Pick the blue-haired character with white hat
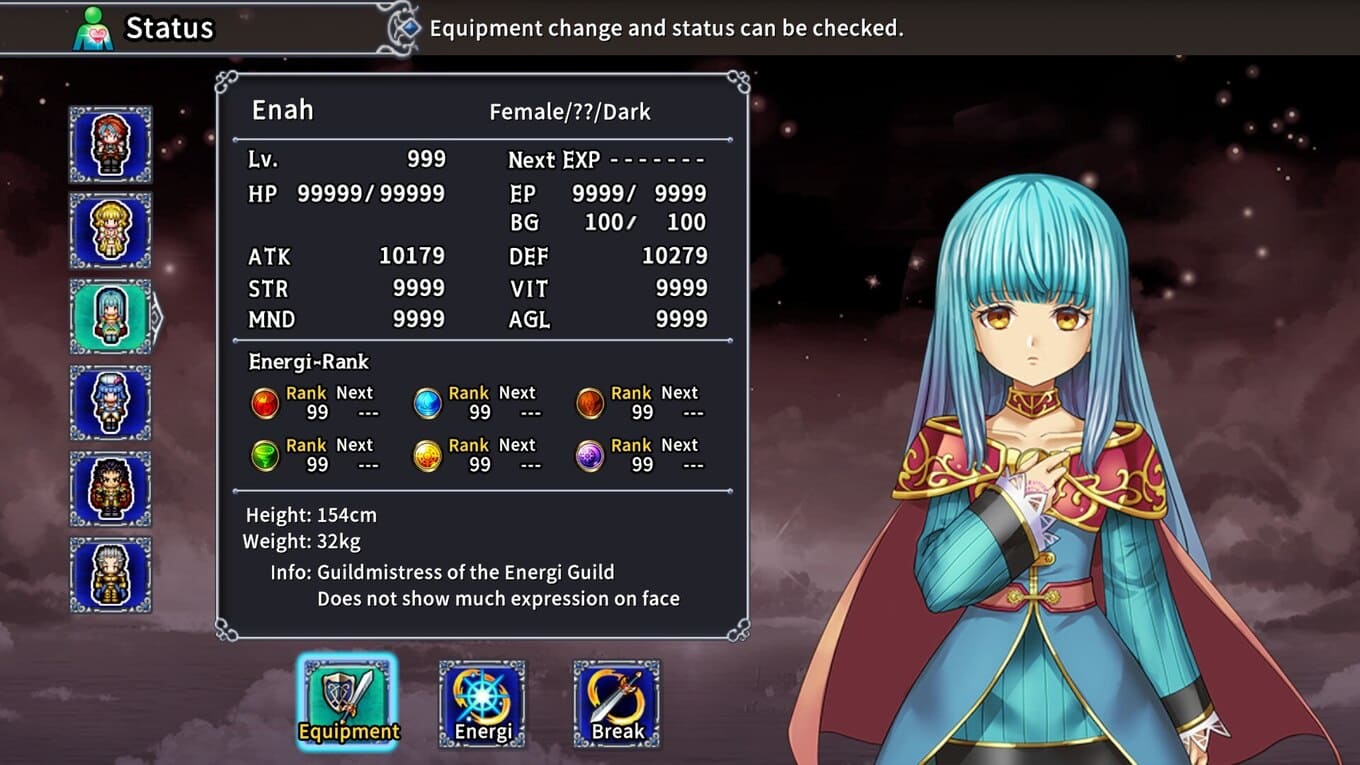 (110, 403)
